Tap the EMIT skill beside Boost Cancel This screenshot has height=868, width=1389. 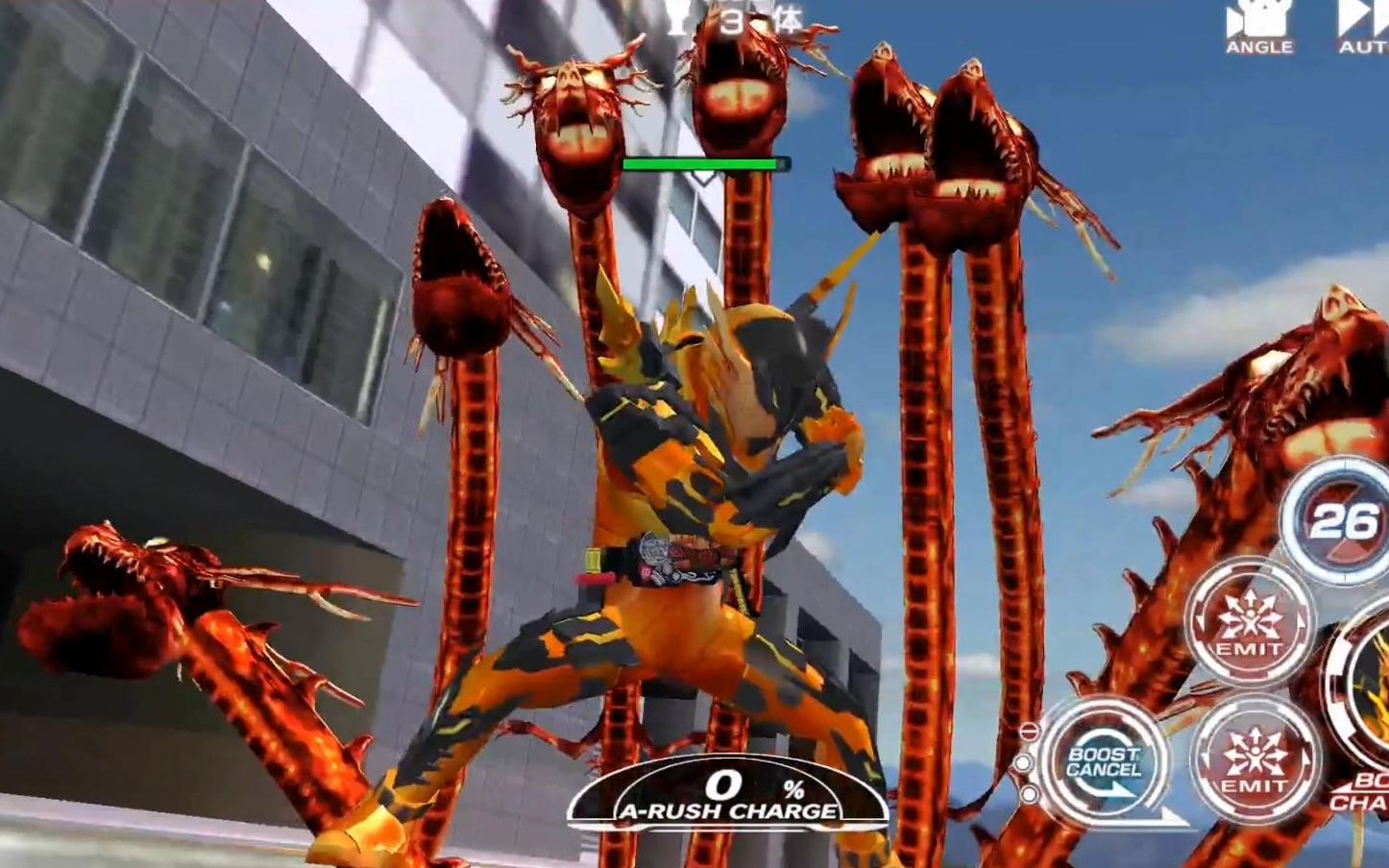(1254, 759)
